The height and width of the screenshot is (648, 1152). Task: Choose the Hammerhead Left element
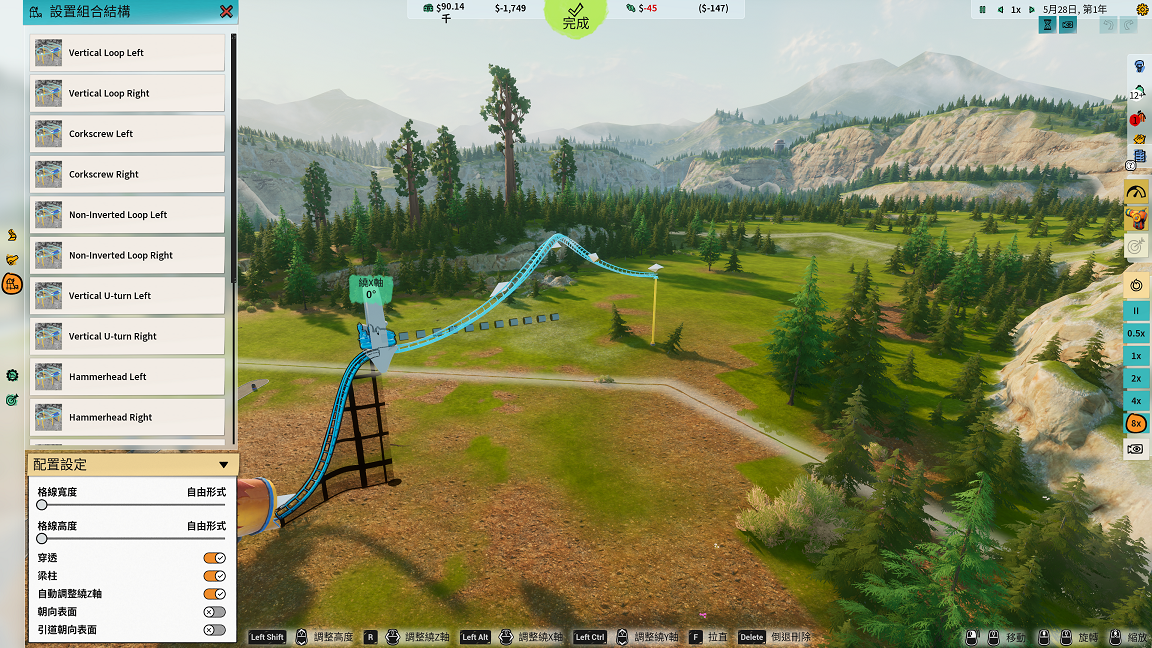[x=127, y=377]
